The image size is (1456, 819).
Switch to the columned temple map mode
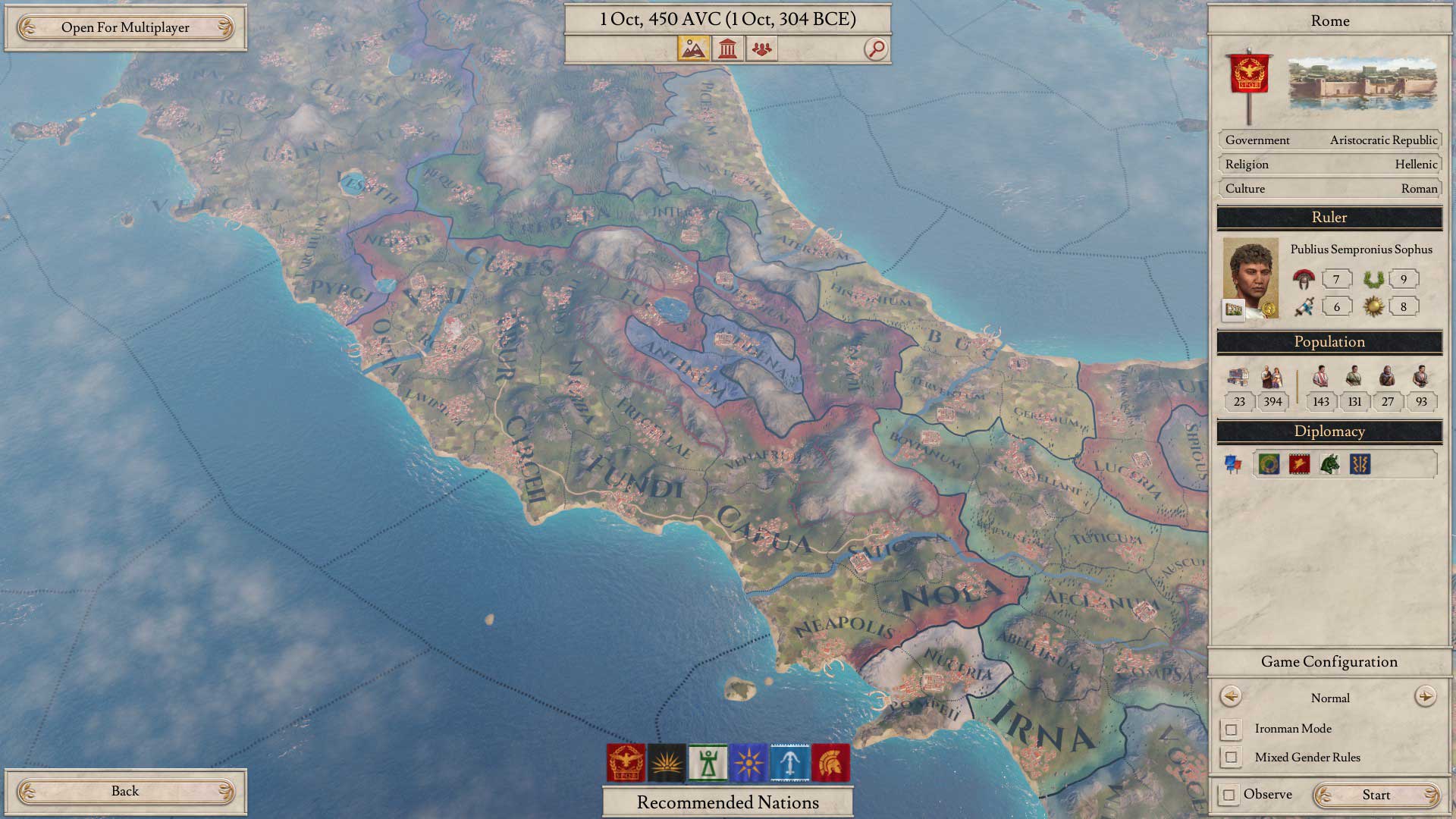click(x=728, y=49)
